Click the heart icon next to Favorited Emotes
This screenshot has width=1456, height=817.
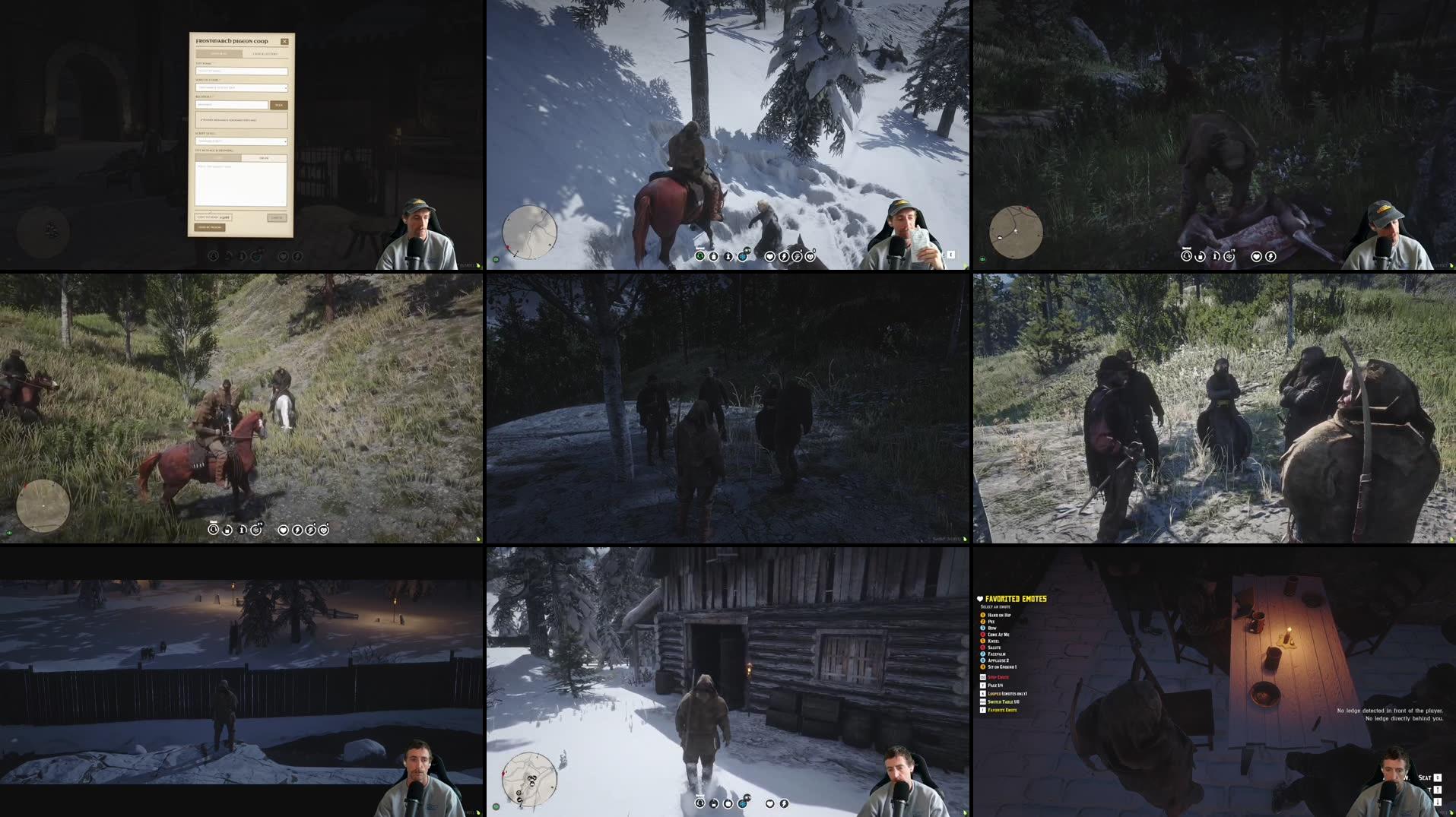(x=980, y=599)
